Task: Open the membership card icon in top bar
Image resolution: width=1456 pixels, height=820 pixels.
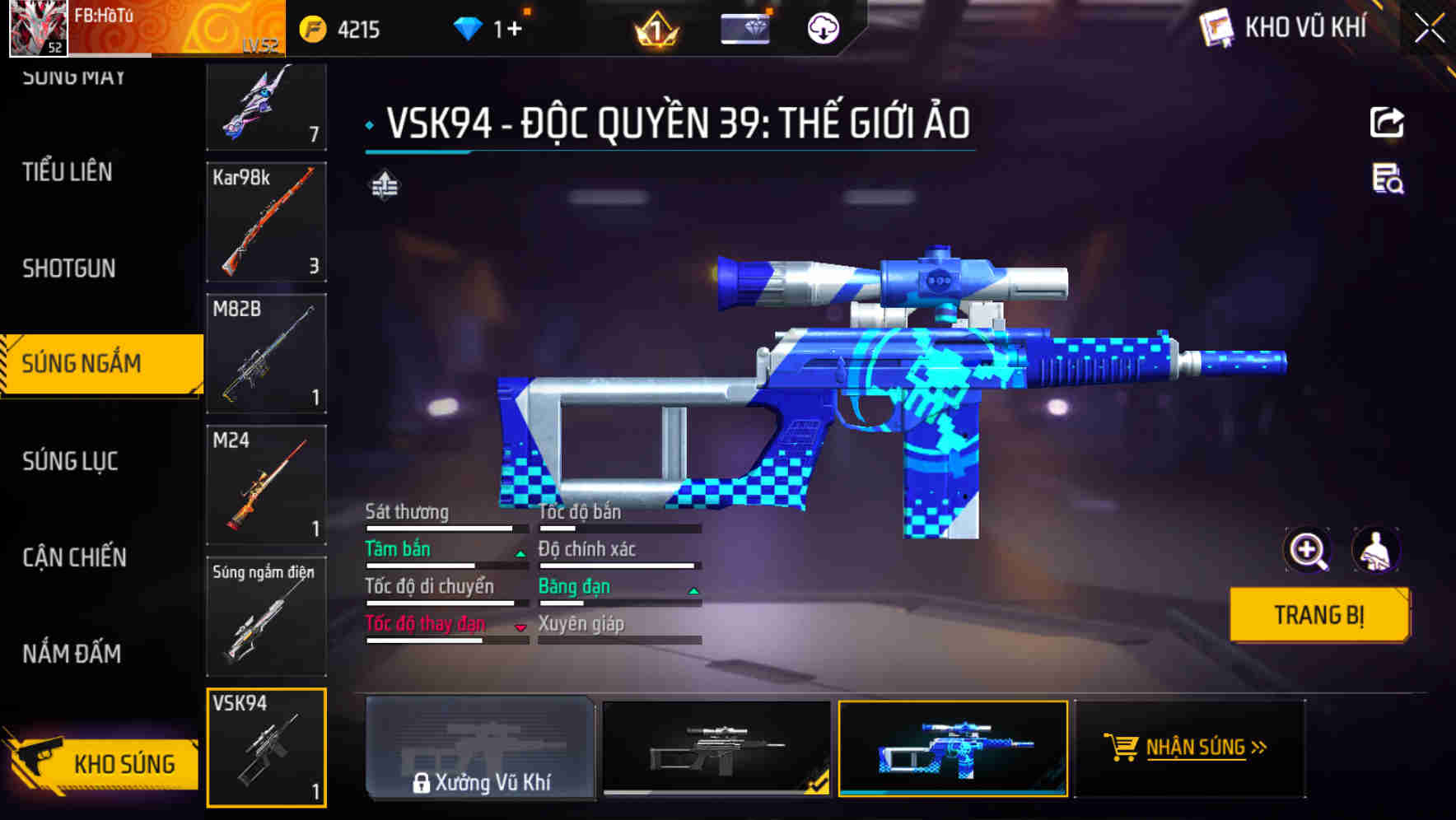Action: [745, 28]
